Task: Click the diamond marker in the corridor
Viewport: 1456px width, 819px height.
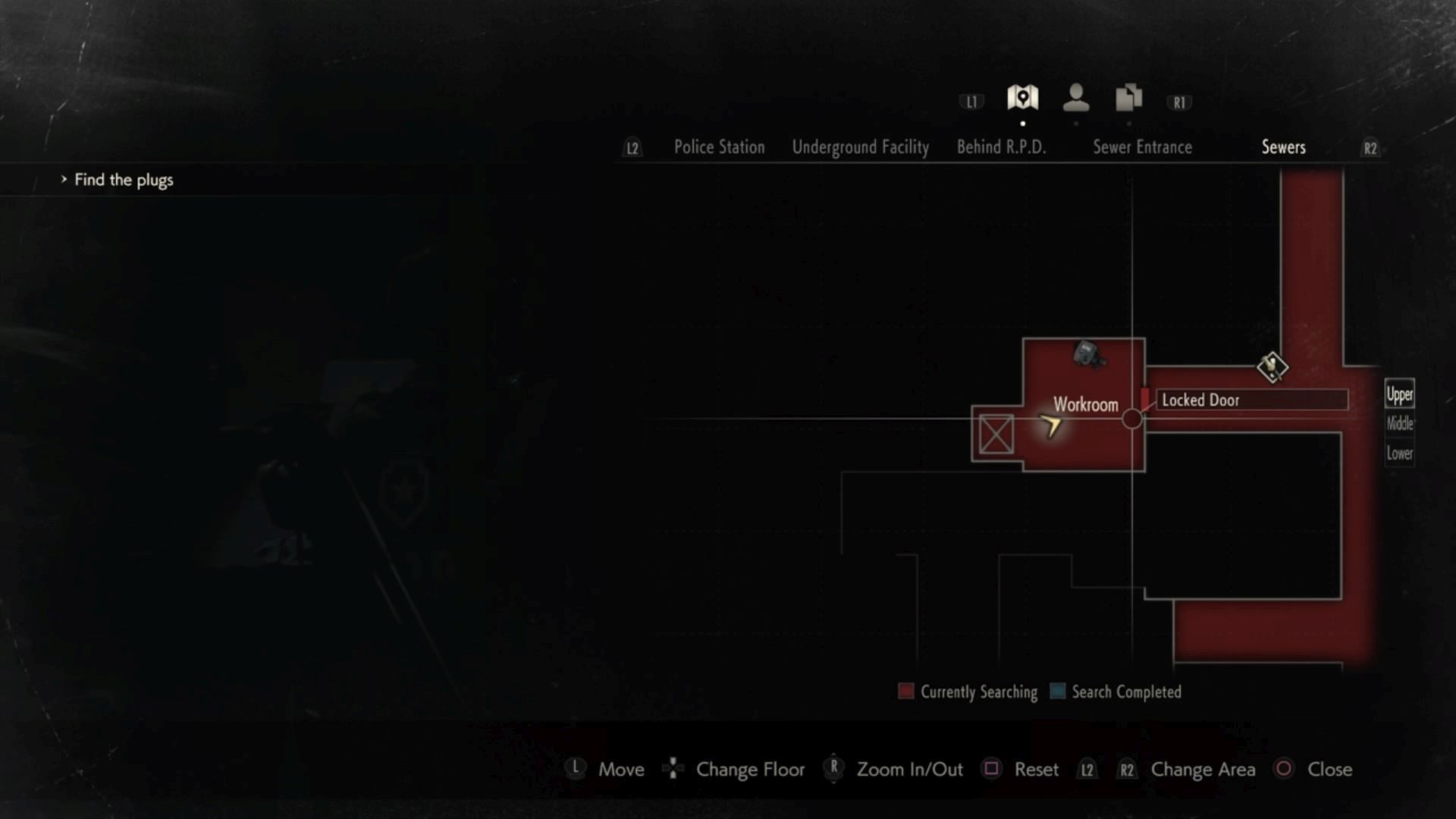Action: (1272, 367)
